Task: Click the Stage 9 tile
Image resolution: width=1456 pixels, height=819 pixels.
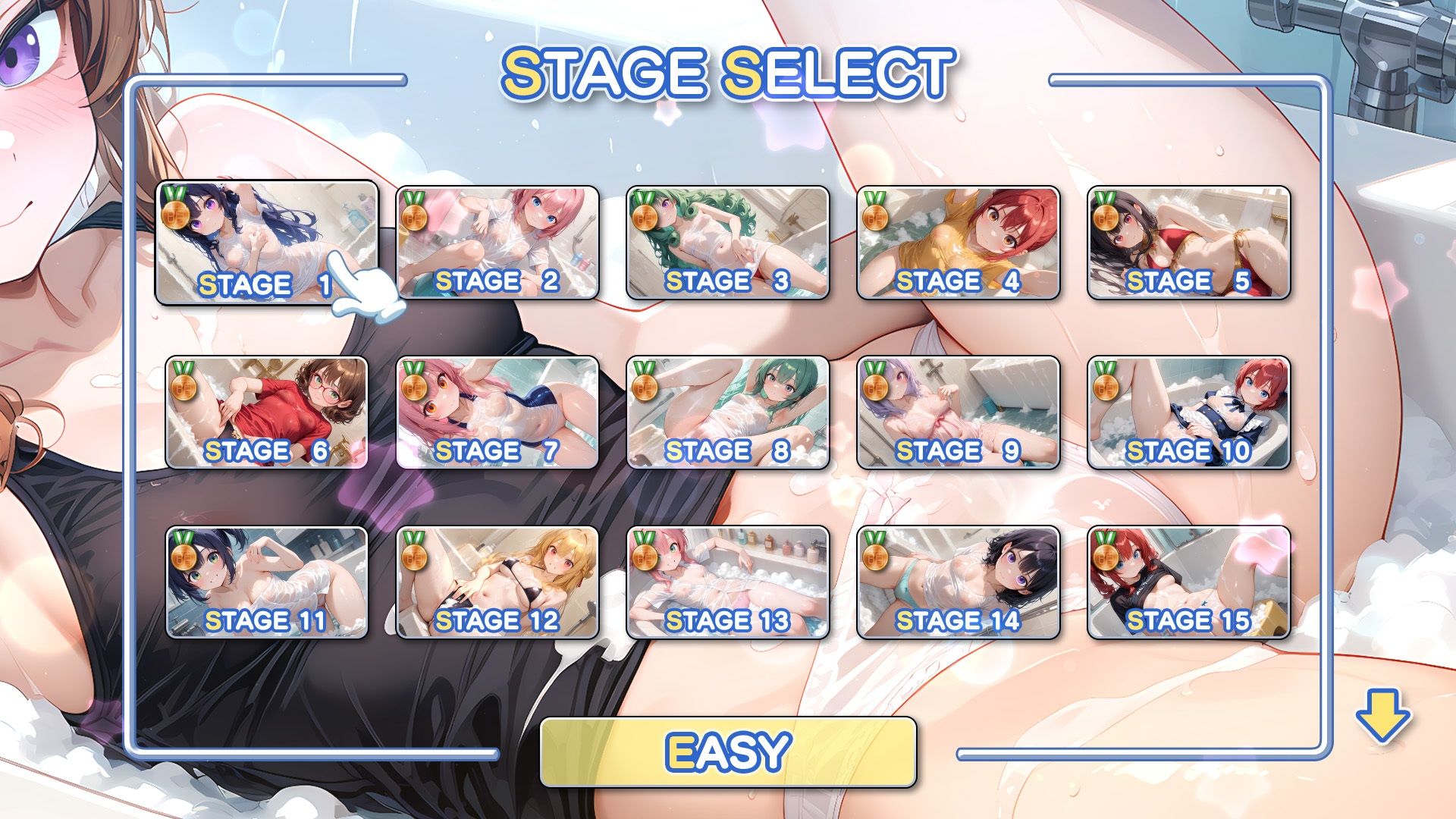Action: 958,413
